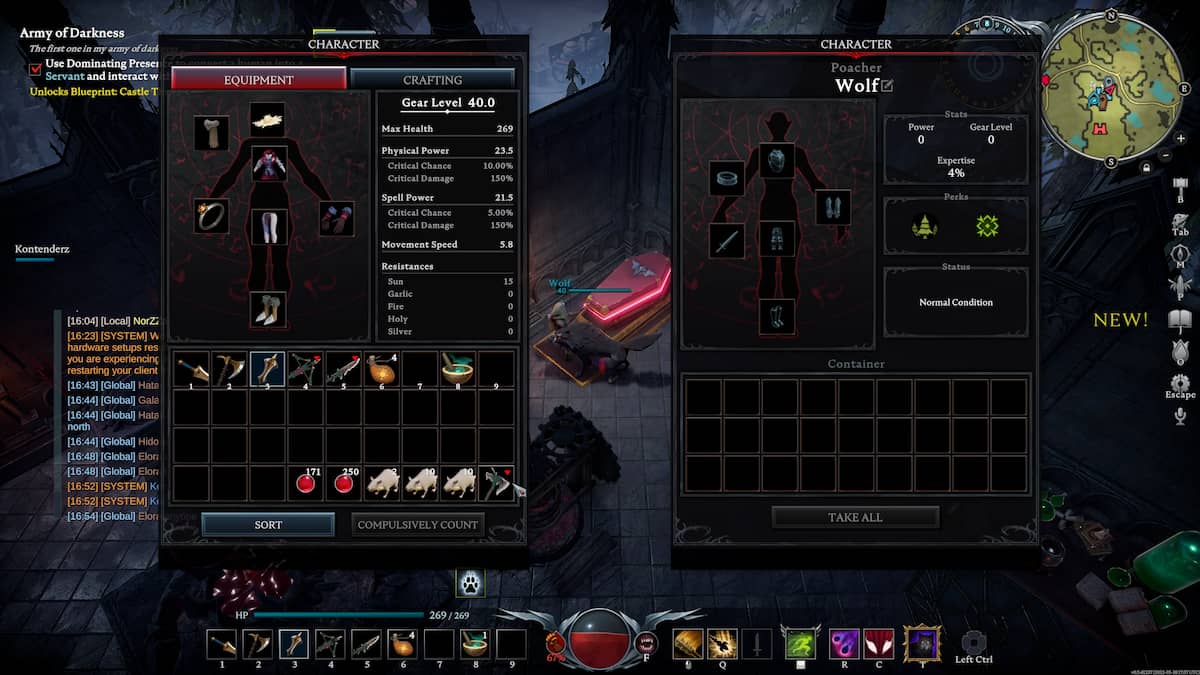Viewport: 1200px width, 675px height.
Task: Select the green bowl consumable in inventory
Action: (458, 368)
